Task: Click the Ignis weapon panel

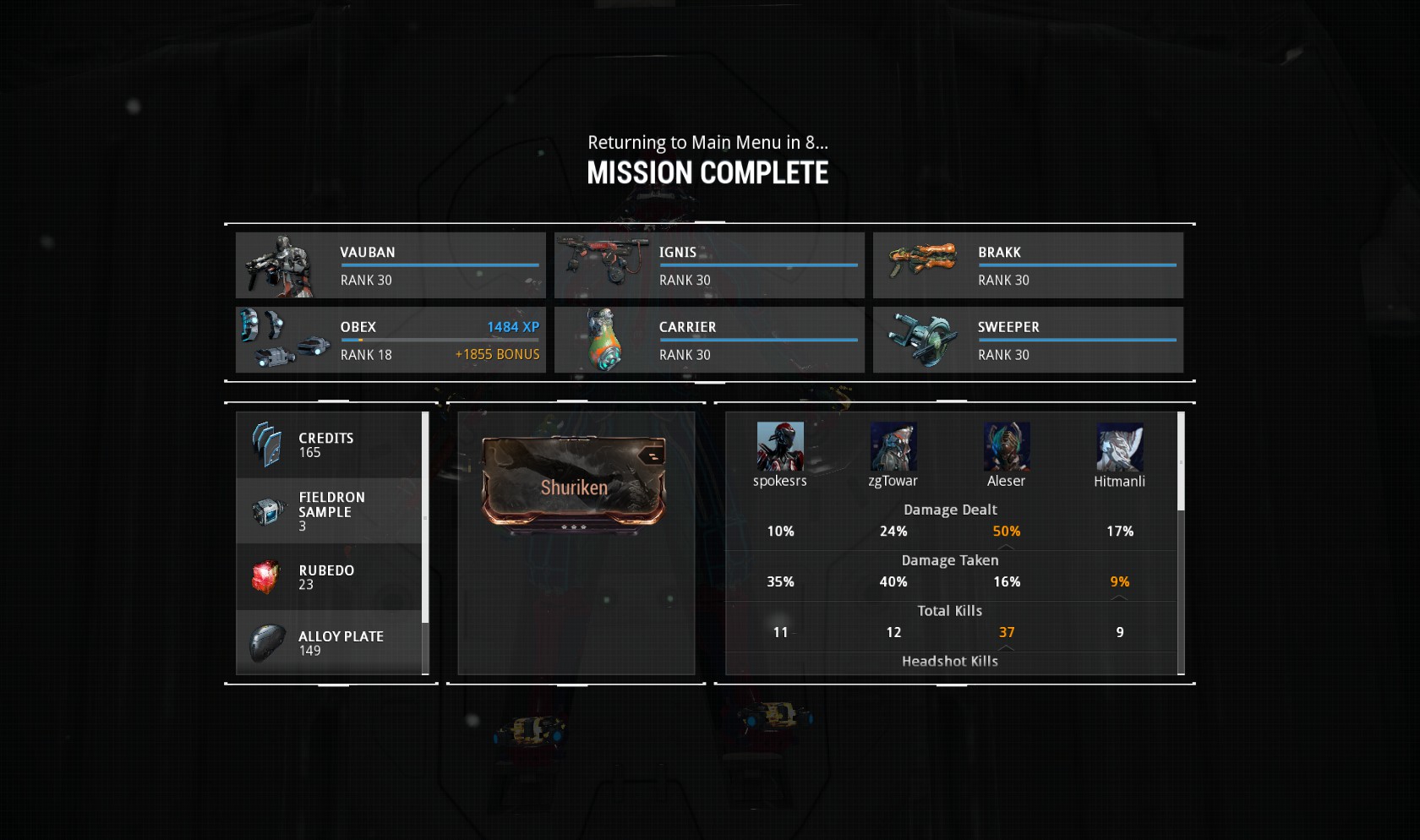Action: (x=709, y=265)
